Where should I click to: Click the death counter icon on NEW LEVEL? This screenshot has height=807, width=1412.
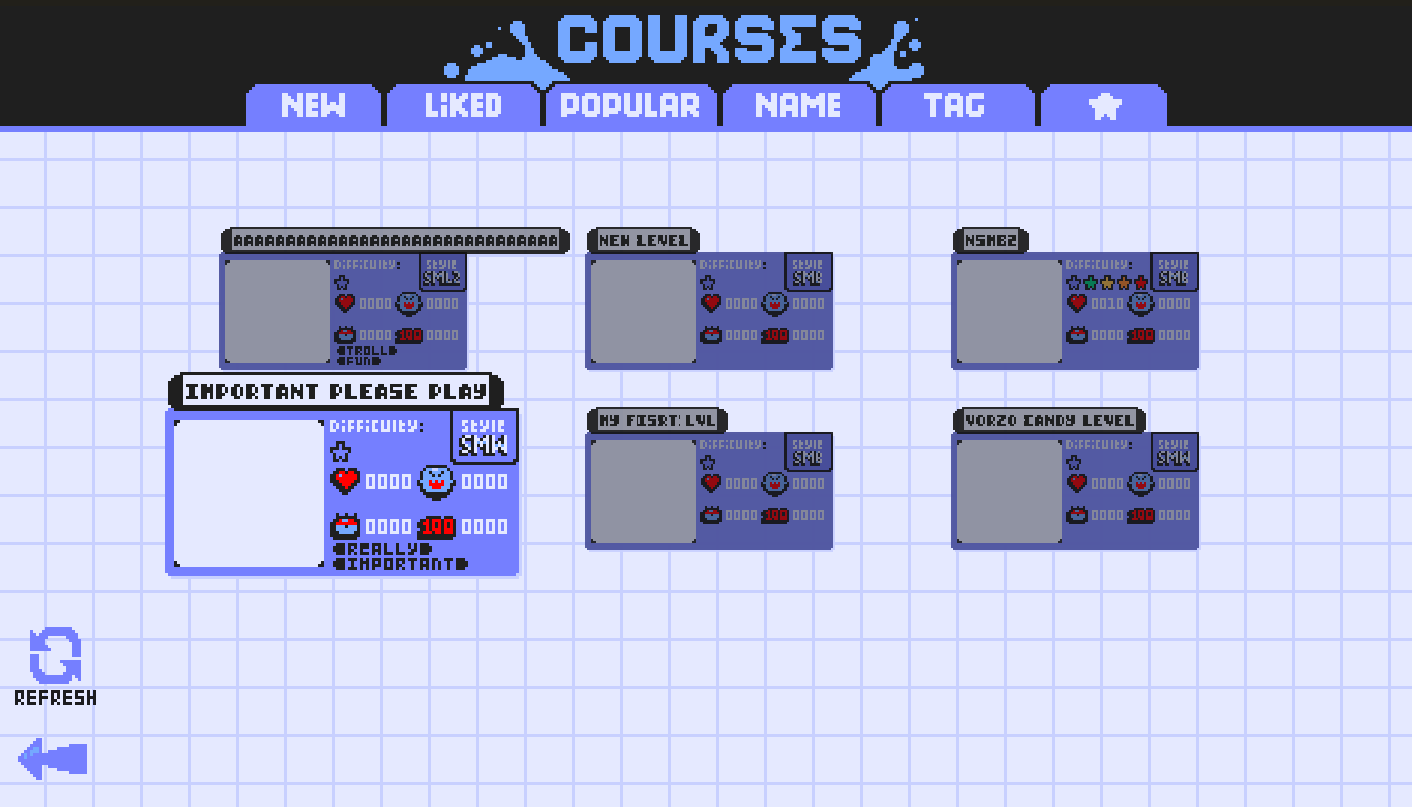712,335
